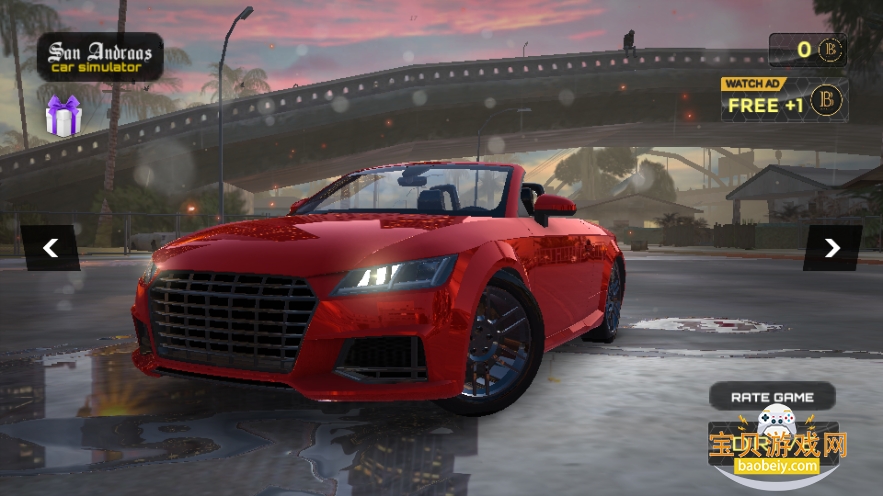
Task: Show the next car with right arrow
Action: coord(831,248)
